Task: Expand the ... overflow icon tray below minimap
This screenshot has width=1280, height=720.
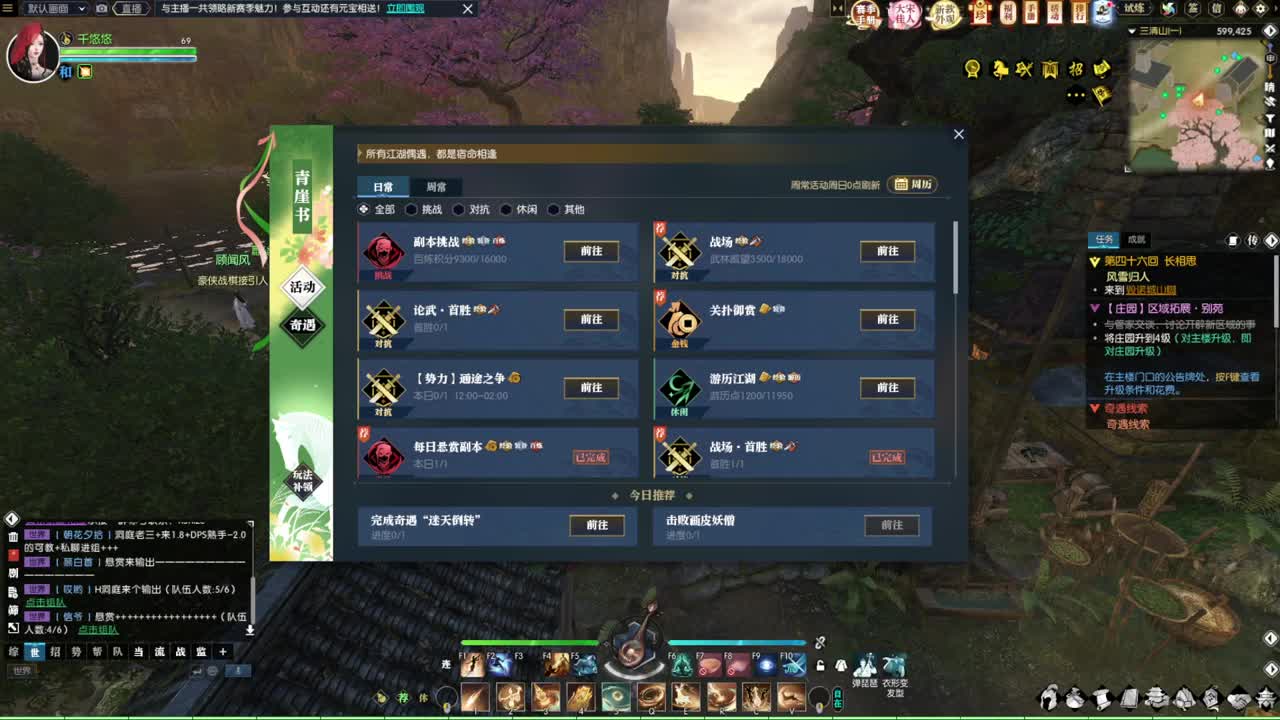Action: tap(1075, 96)
